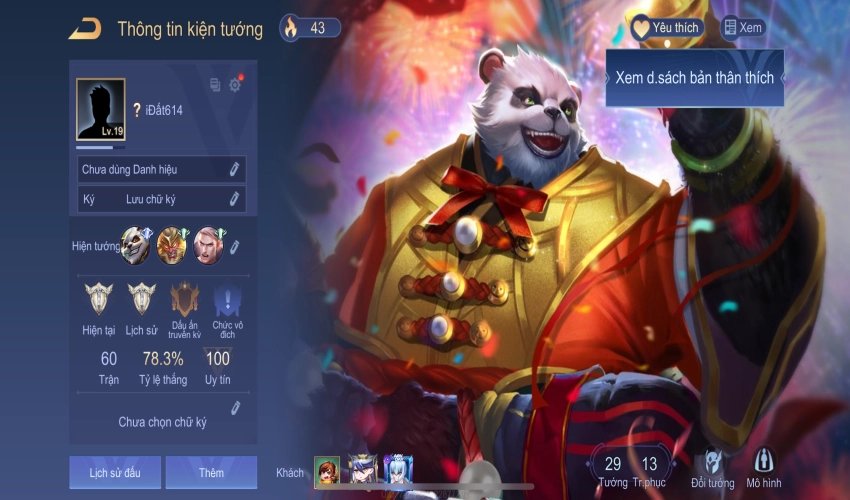
Task: Choose the Đổi tướng hero swap icon
Action: [x=711, y=463]
